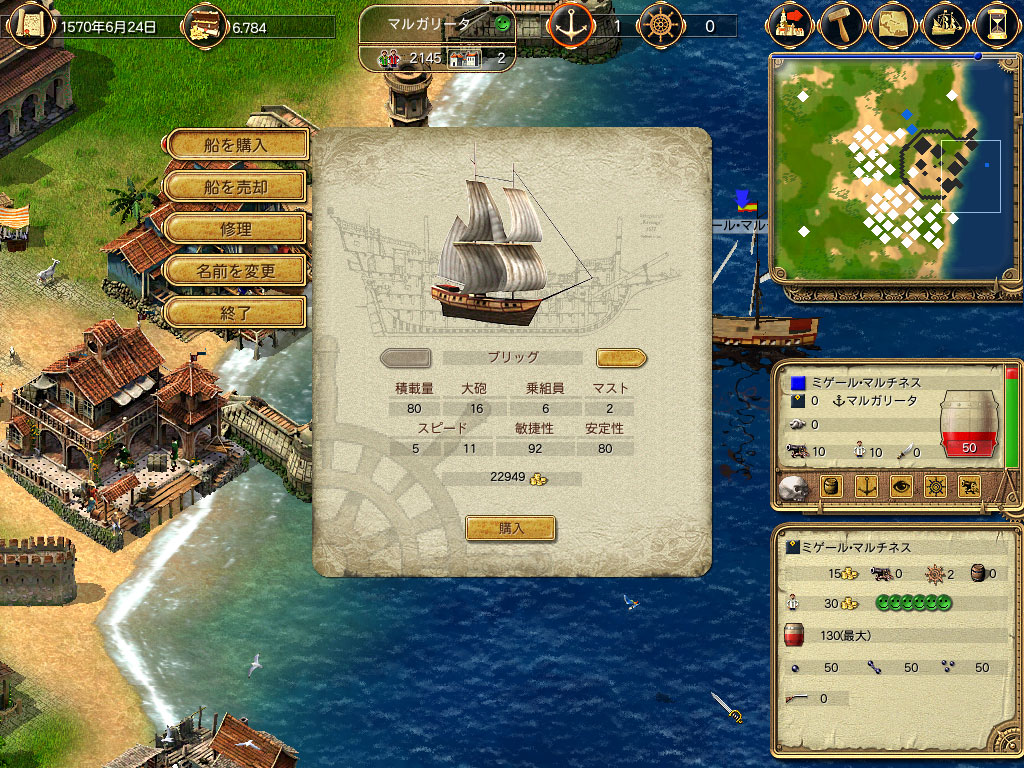Click the barrel cargo button in ship panel

[829, 487]
